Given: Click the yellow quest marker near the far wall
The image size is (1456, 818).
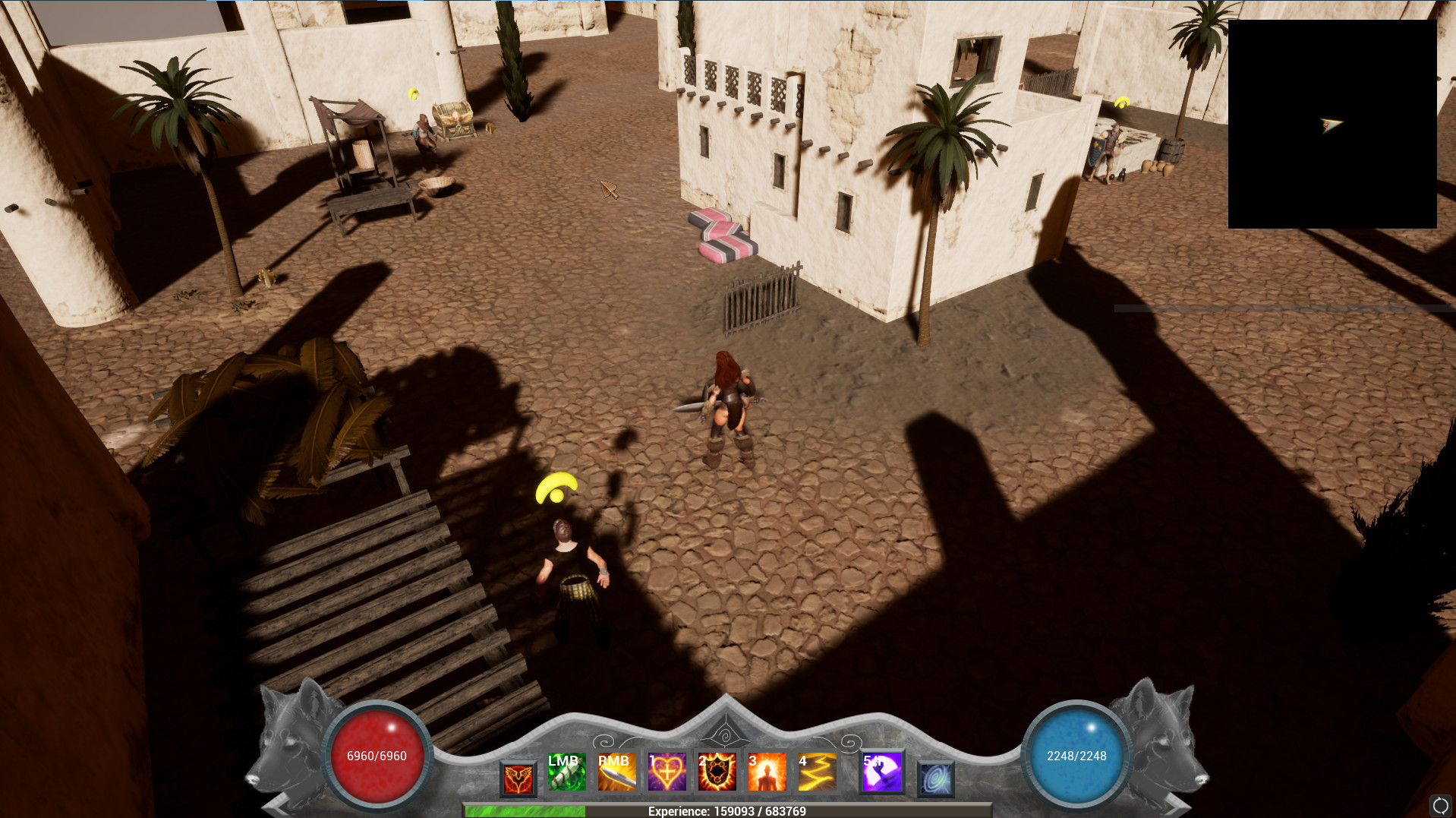Looking at the screenshot, I should click(1121, 100).
